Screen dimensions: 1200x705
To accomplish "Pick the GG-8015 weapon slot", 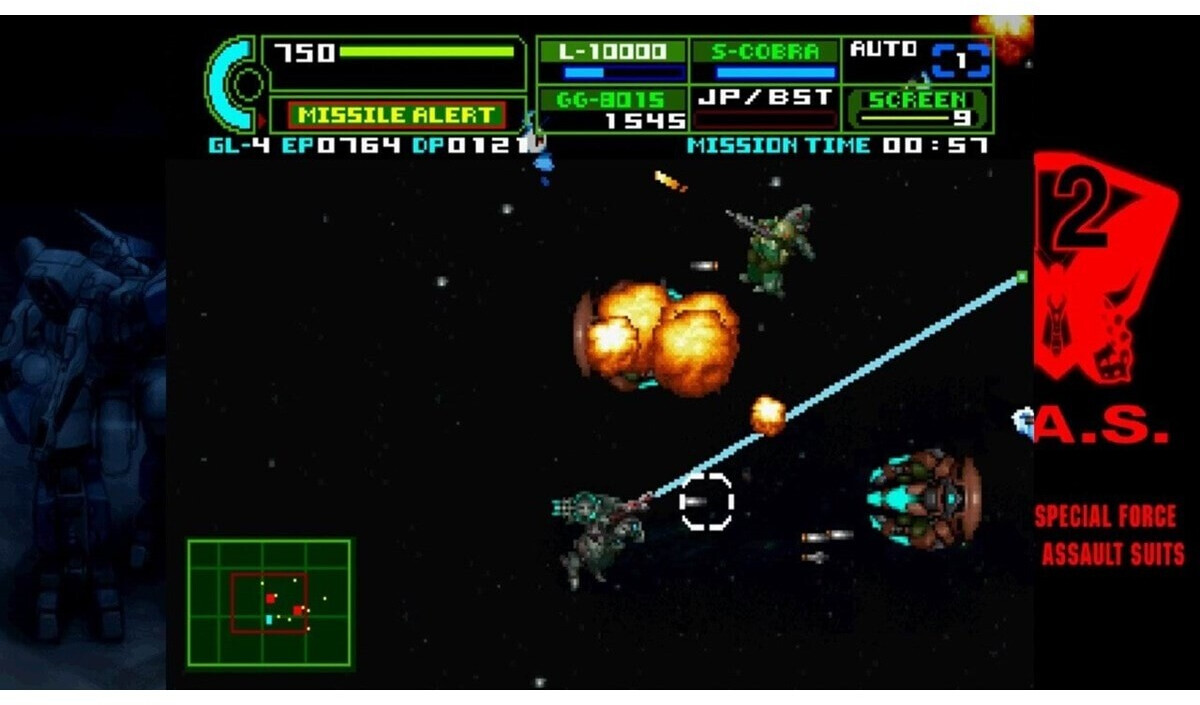I will [x=612, y=109].
